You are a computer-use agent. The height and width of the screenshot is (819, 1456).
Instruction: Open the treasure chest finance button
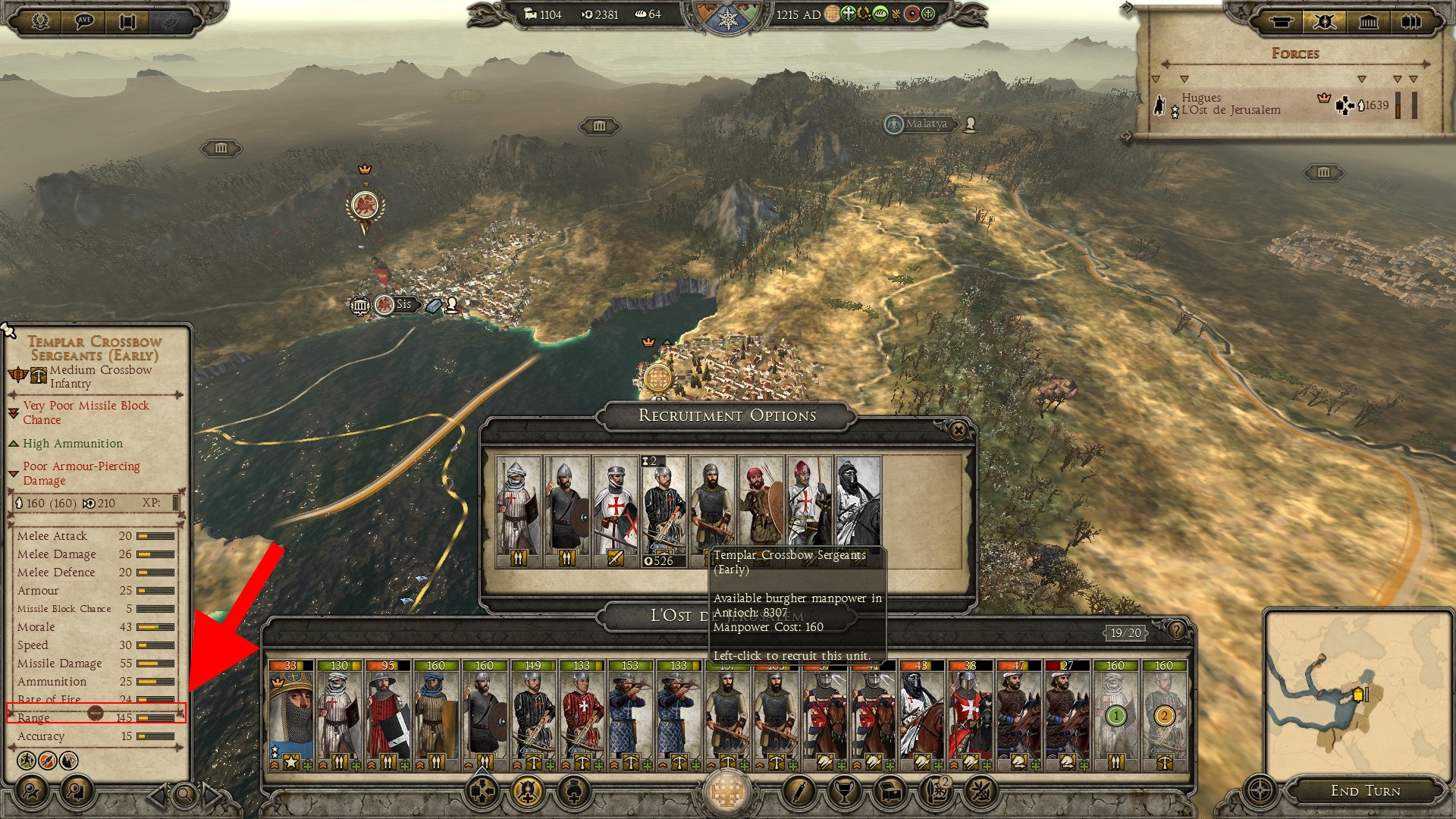[890, 792]
